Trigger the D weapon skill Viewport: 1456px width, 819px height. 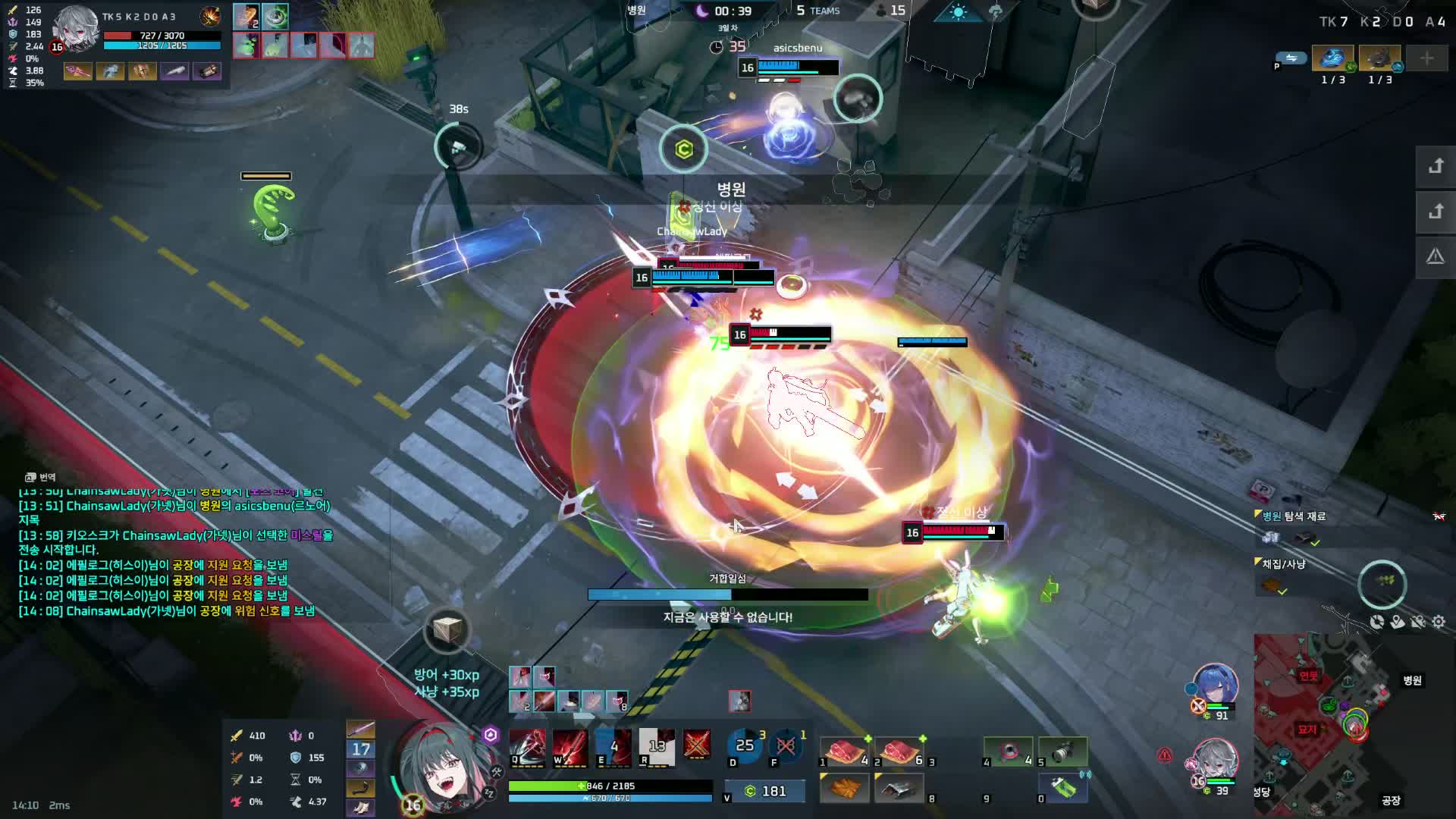[745, 747]
